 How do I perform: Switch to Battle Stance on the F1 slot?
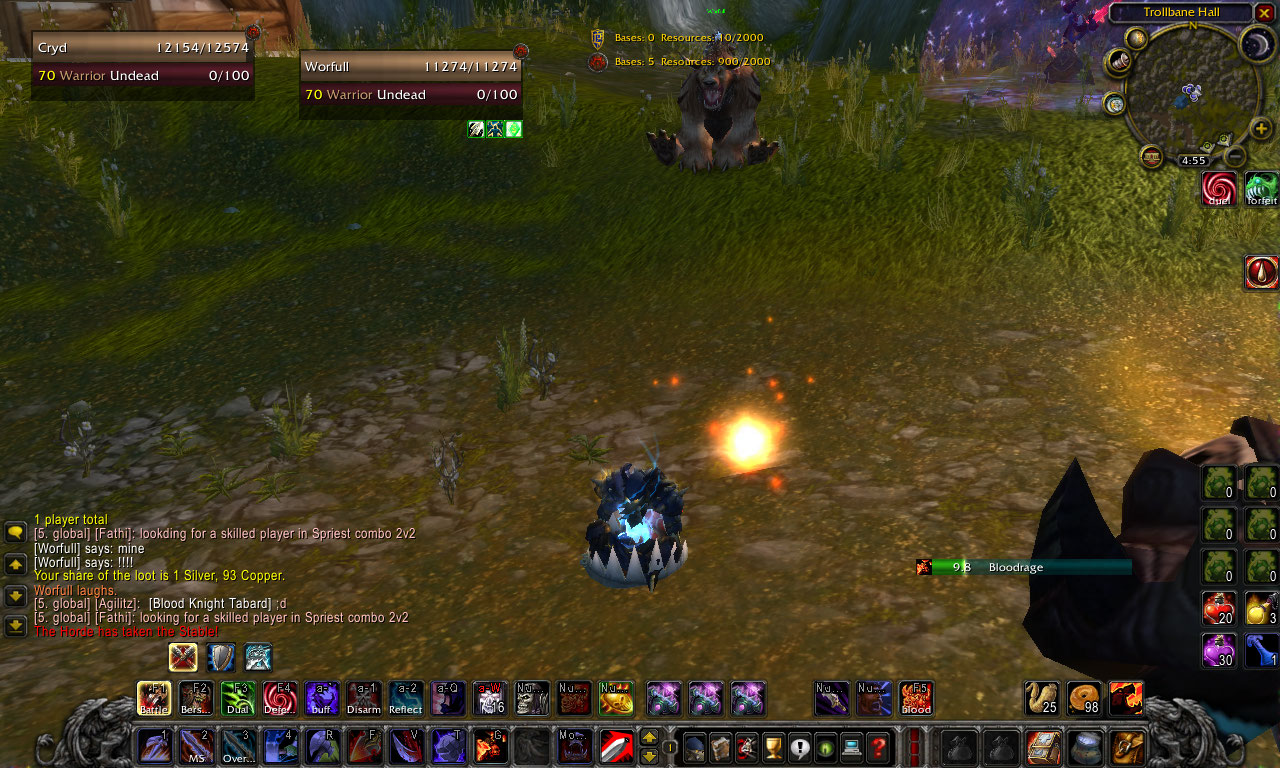click(154, 698)
